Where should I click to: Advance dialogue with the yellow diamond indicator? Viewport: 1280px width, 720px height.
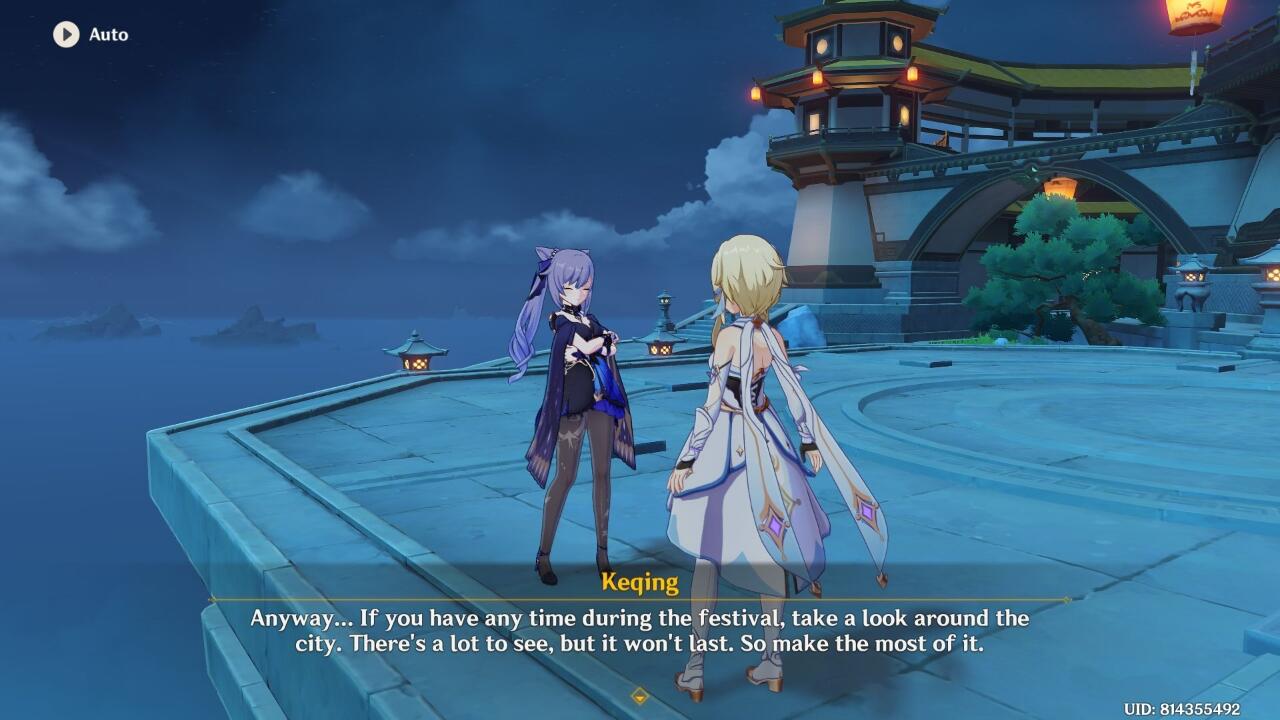(x=640, y=696)
